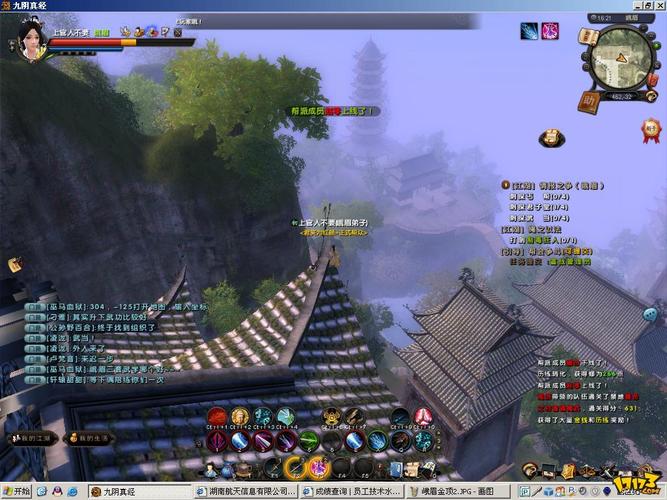667x500 pixels.
Task: Click the red ribbon medal icon
Action: click(x=651, y=127)
